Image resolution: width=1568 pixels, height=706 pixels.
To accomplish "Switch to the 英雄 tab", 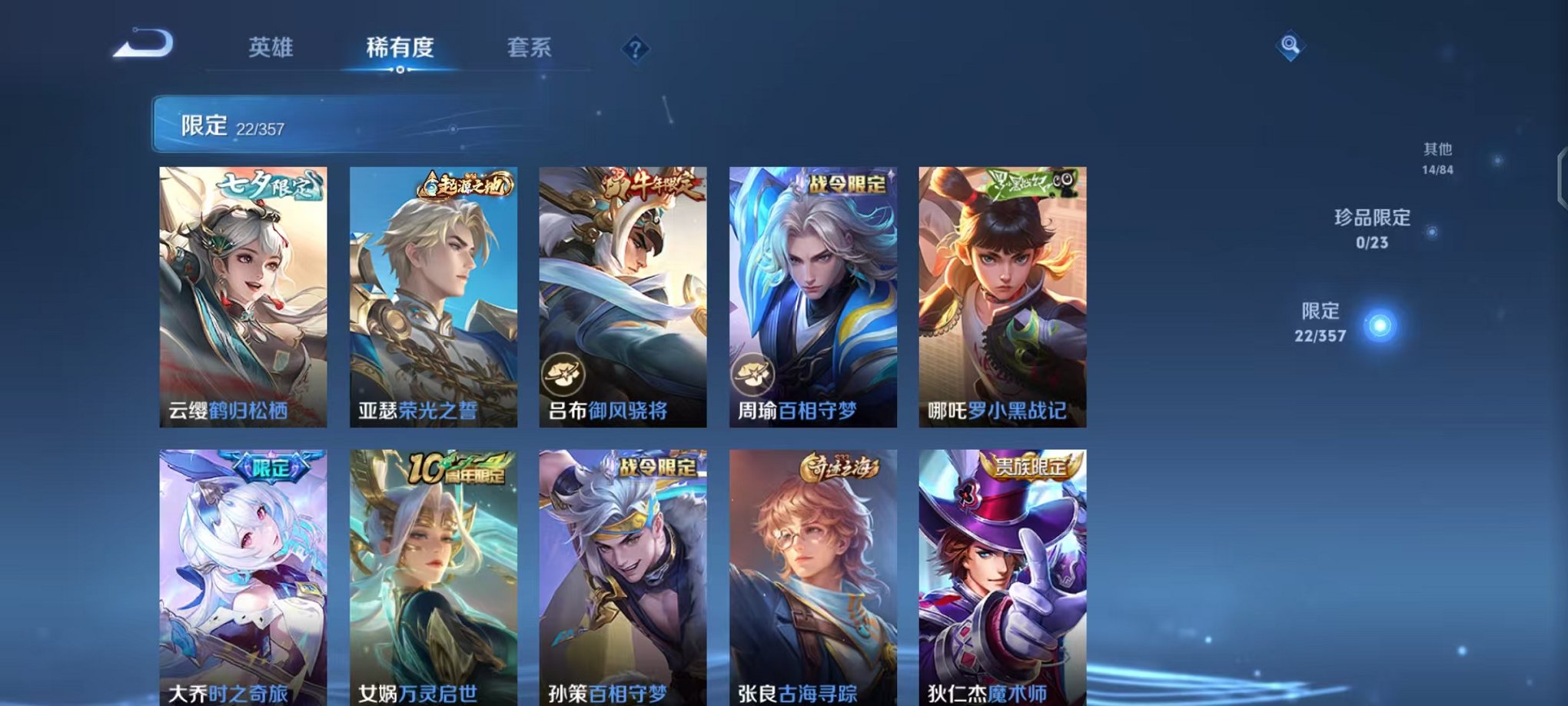I will point(271,46).
